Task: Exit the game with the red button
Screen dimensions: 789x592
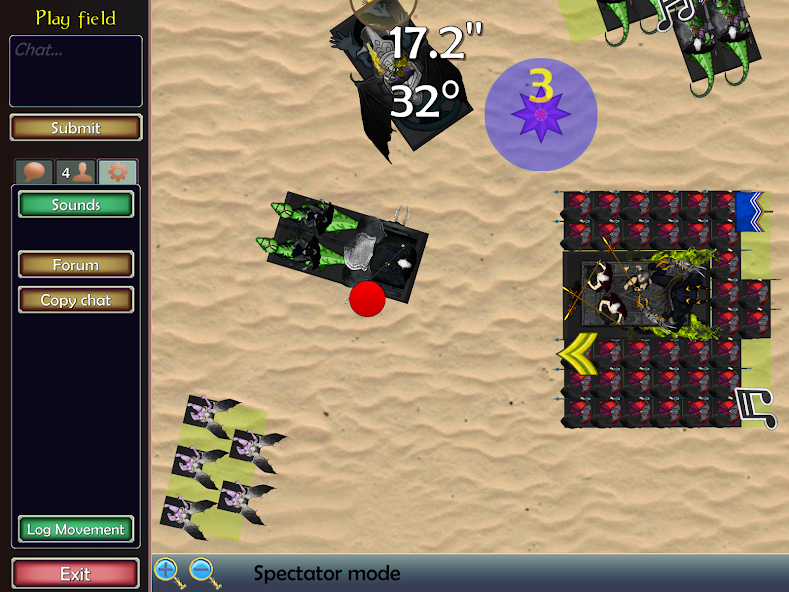Action: pos(76,574)
